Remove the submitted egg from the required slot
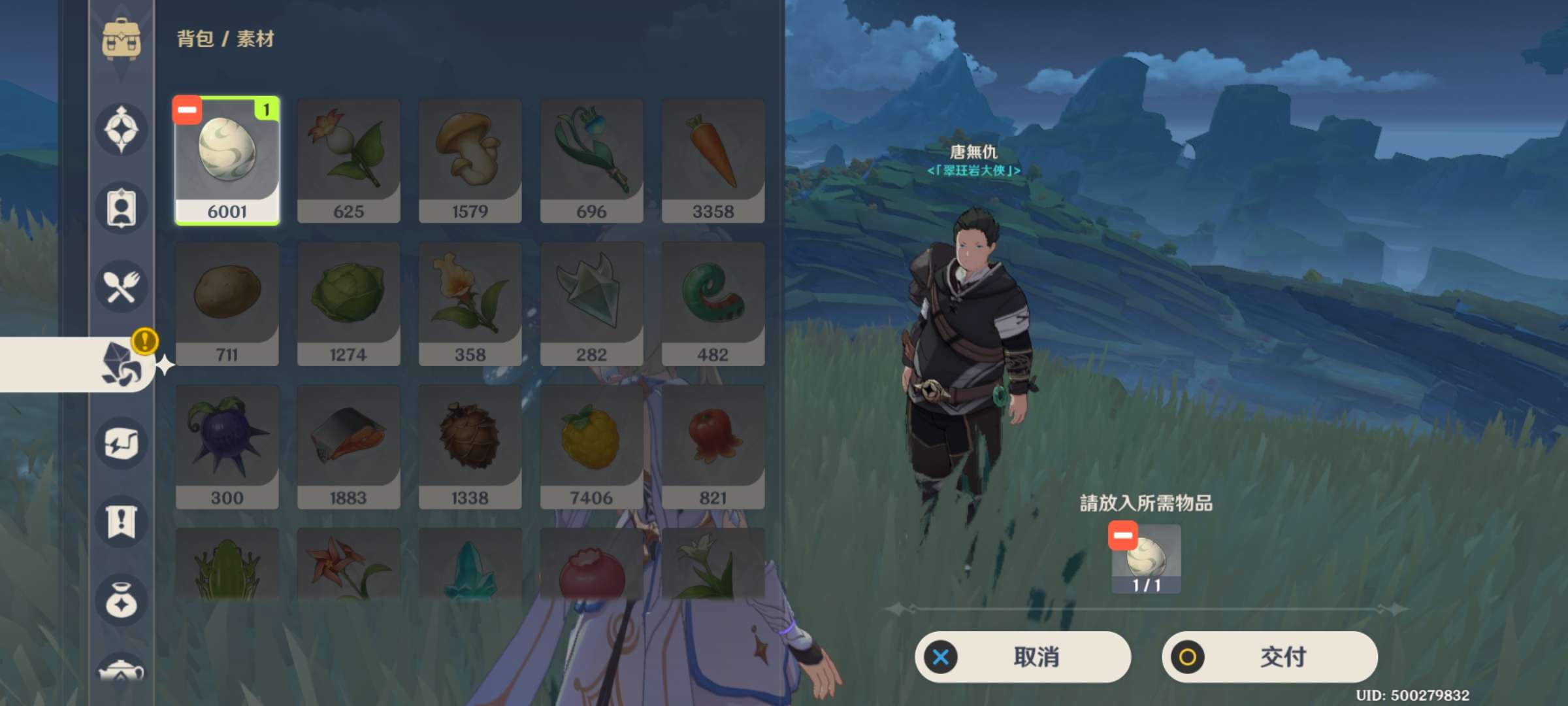This screenshot has height=706, width=1568. [1122, 535]
